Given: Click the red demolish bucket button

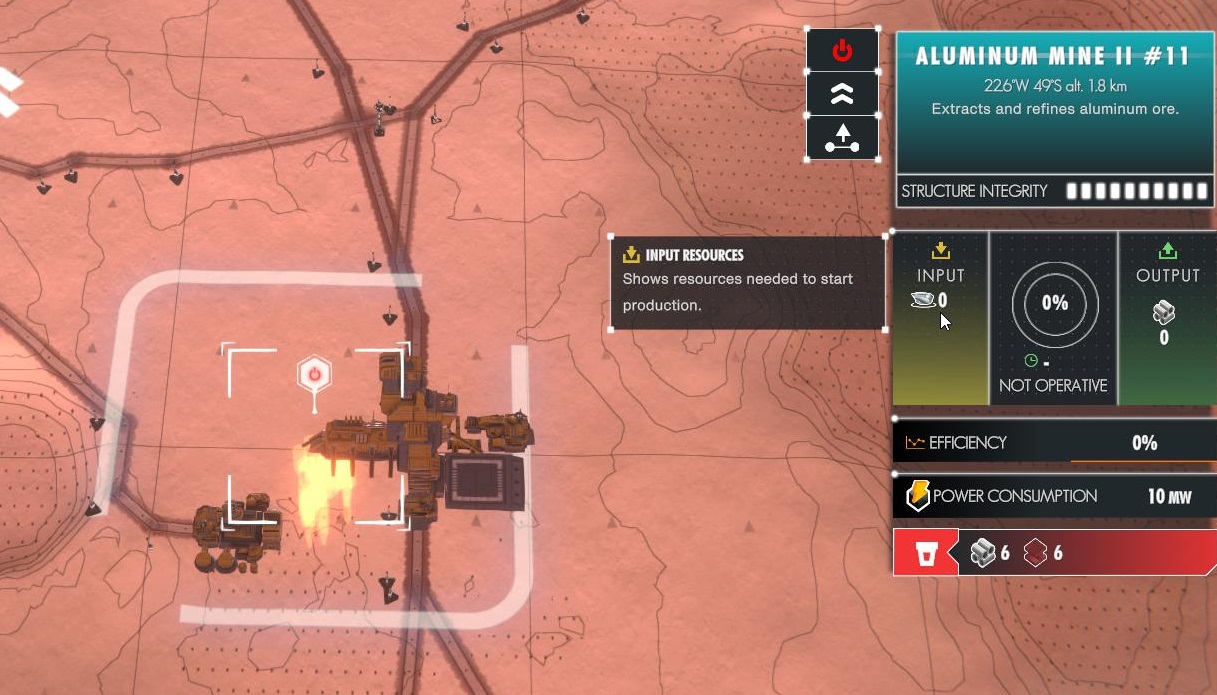Looking at the screenshot, I should (926, 553).
